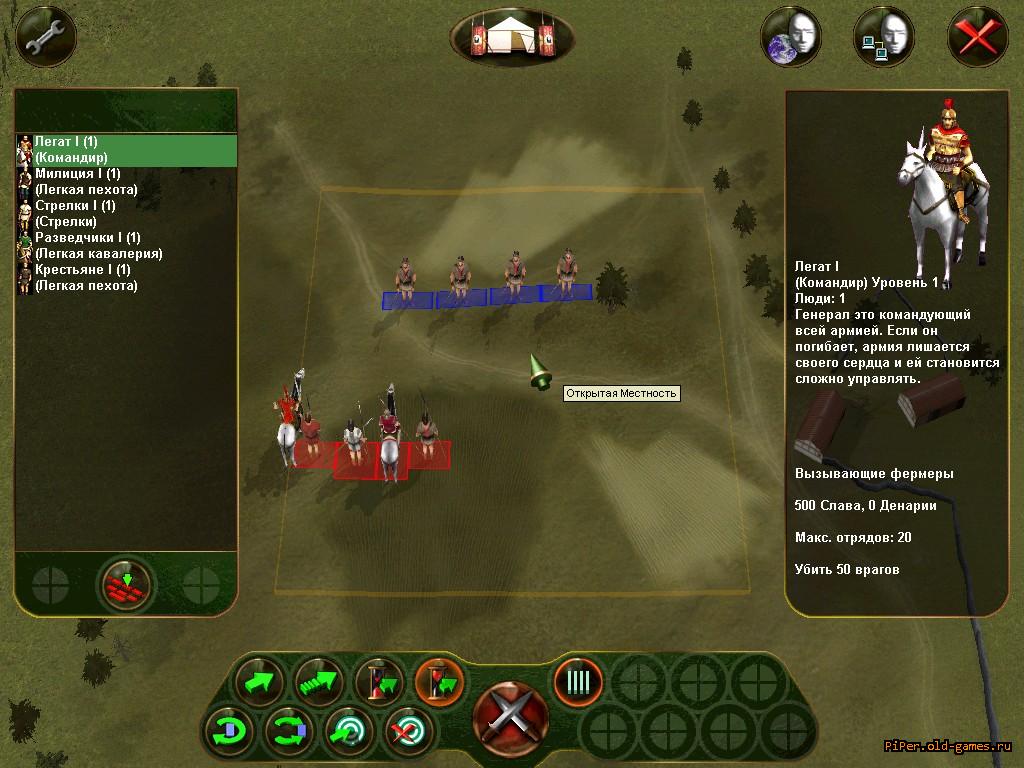1024x768 pixels.
Task: Select the globe and face icon
Action: pyautogui.click(x=790, y=37)
